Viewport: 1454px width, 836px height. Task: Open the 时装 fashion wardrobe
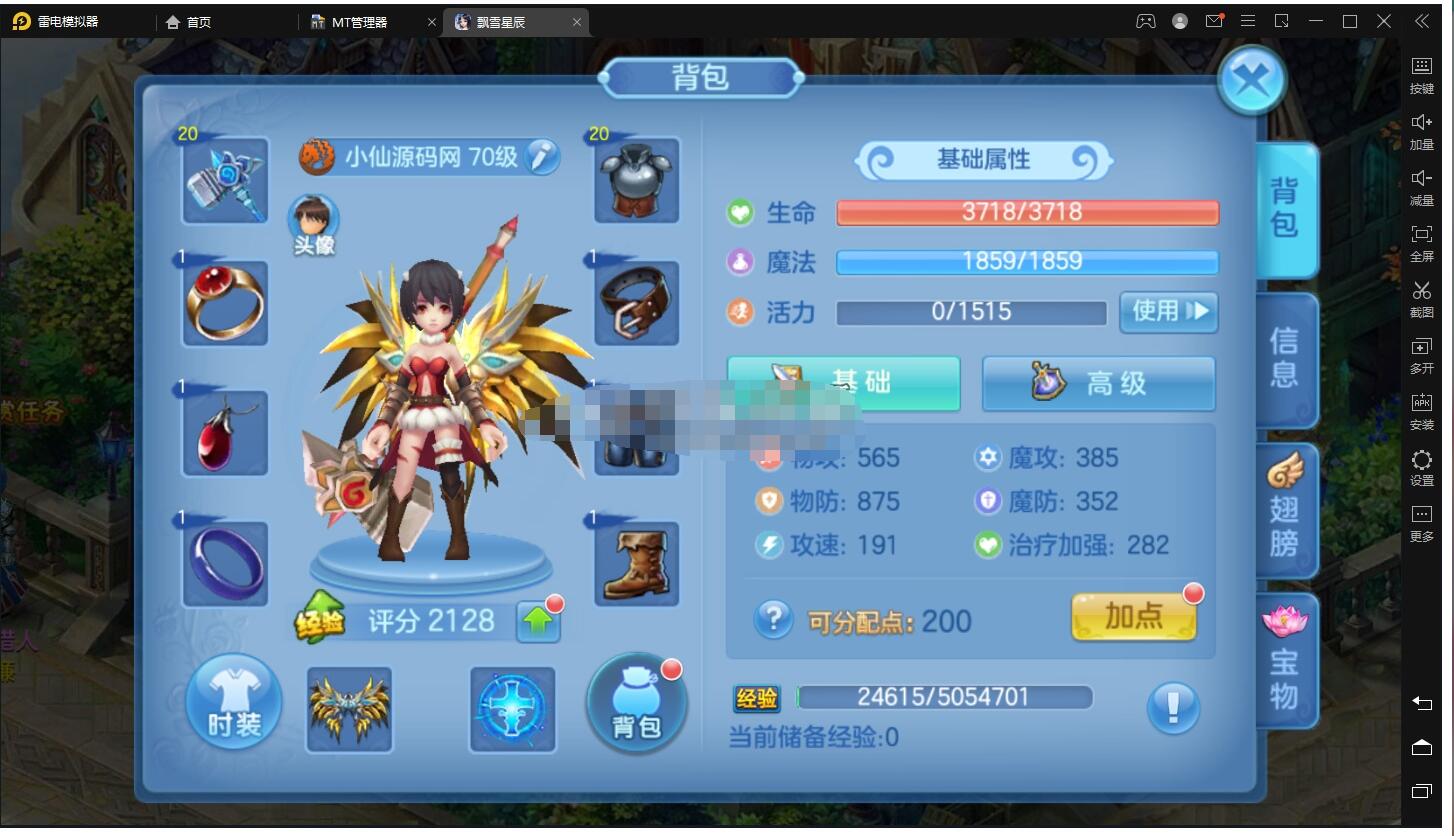tap(232, 703)
